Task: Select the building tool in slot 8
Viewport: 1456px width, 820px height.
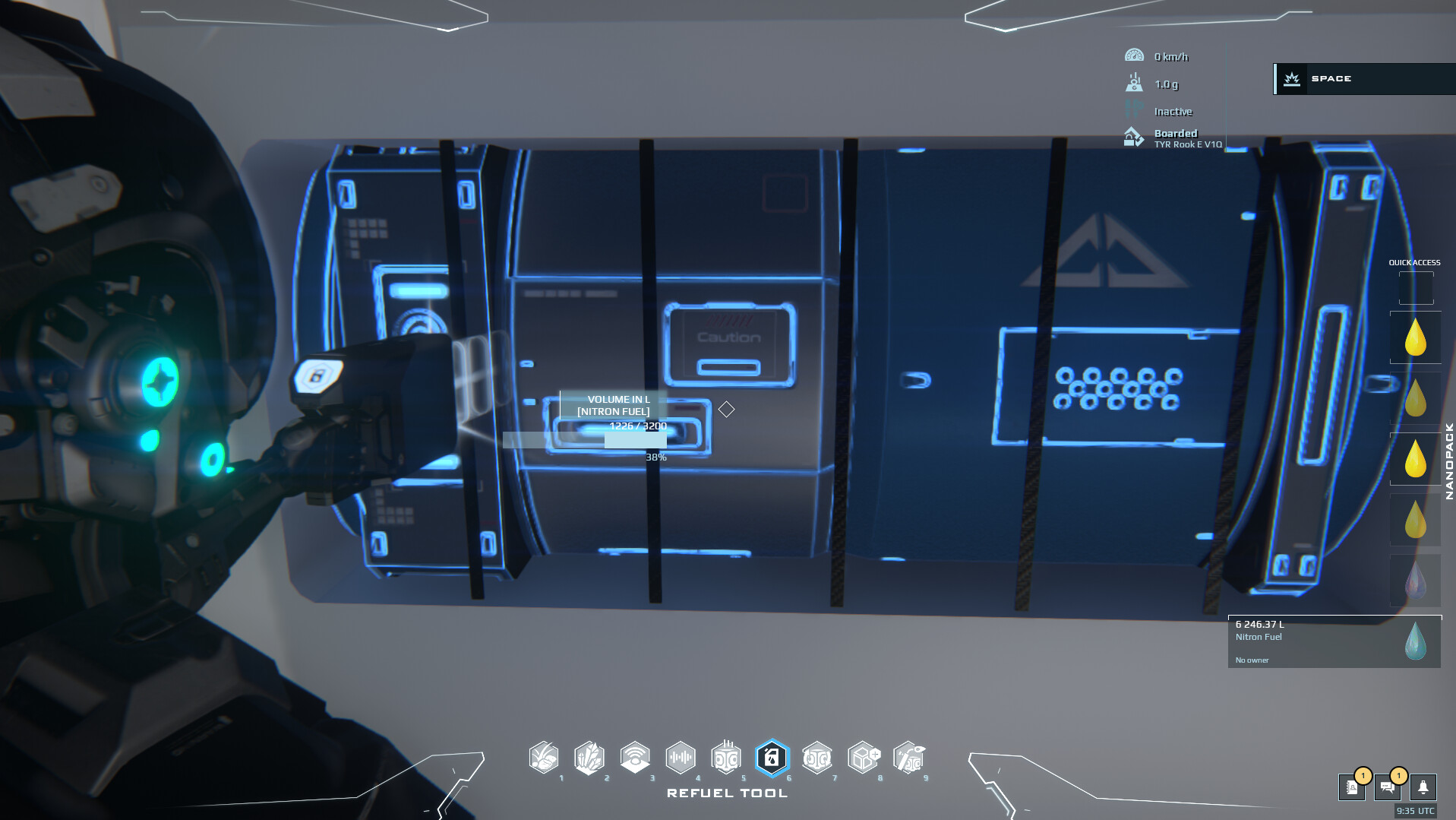Action: [864, 758]
